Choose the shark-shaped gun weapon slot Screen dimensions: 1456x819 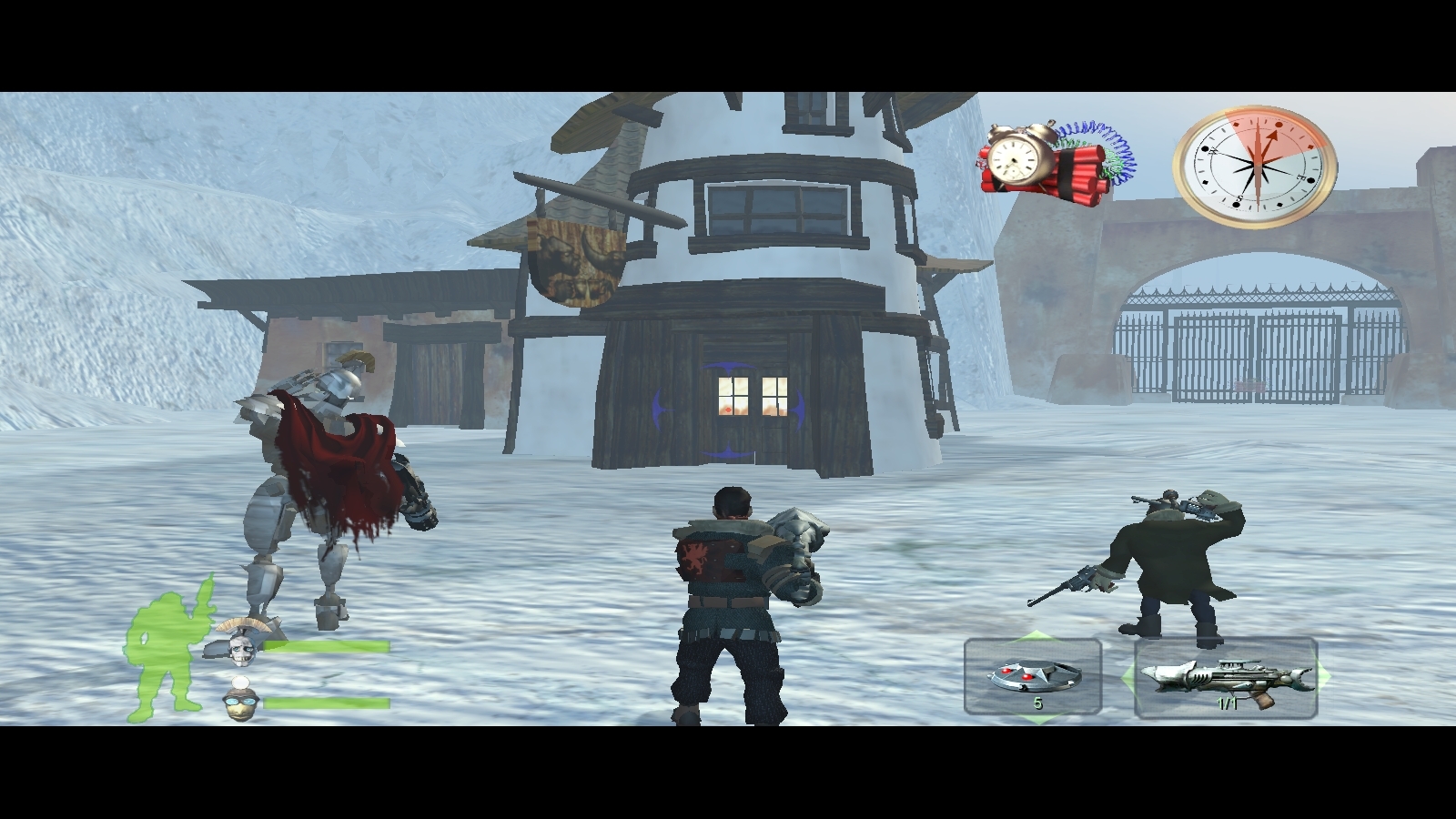pos(1226,679)
